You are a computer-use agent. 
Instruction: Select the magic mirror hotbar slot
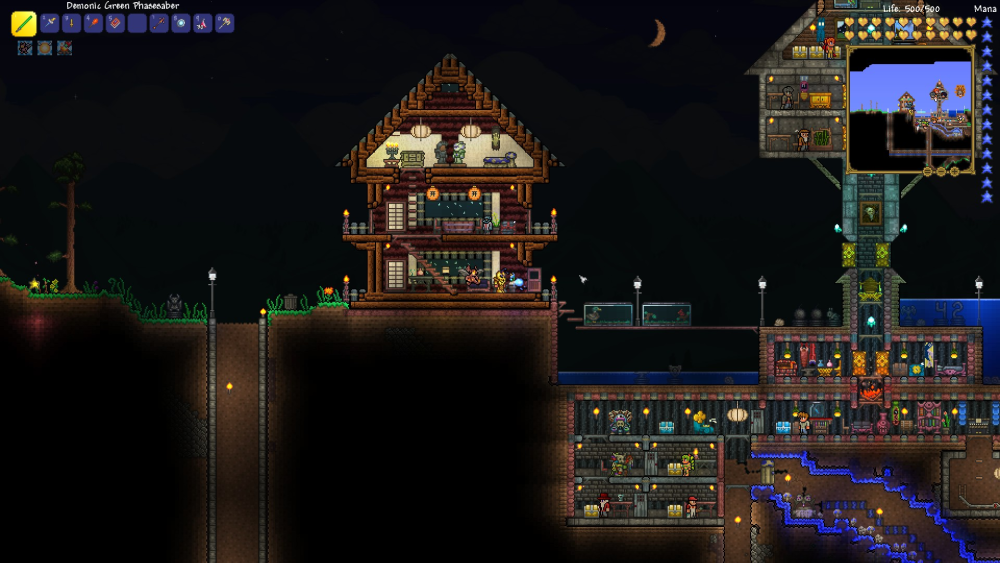181,22
